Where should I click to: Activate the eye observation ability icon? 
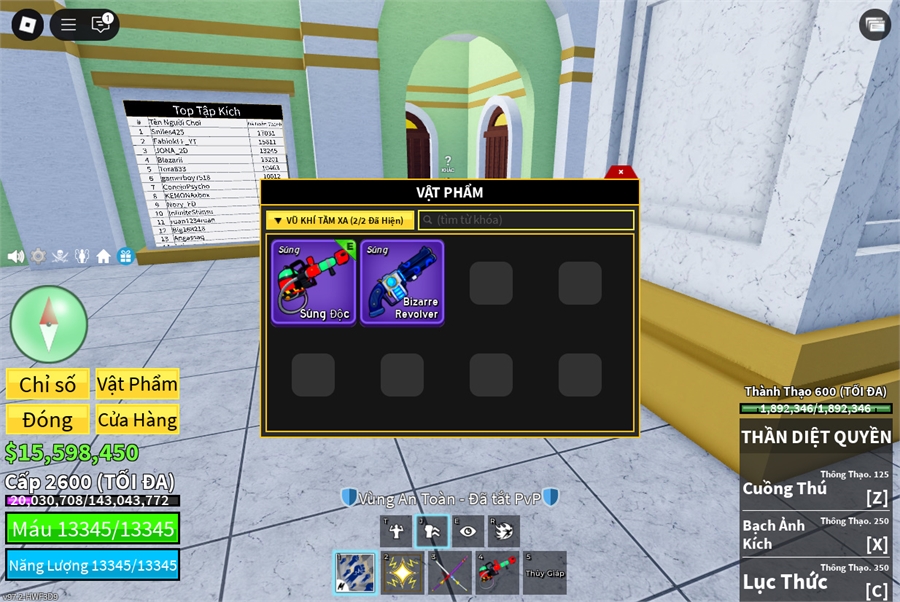pyautogui.click(x=467, y=531)
